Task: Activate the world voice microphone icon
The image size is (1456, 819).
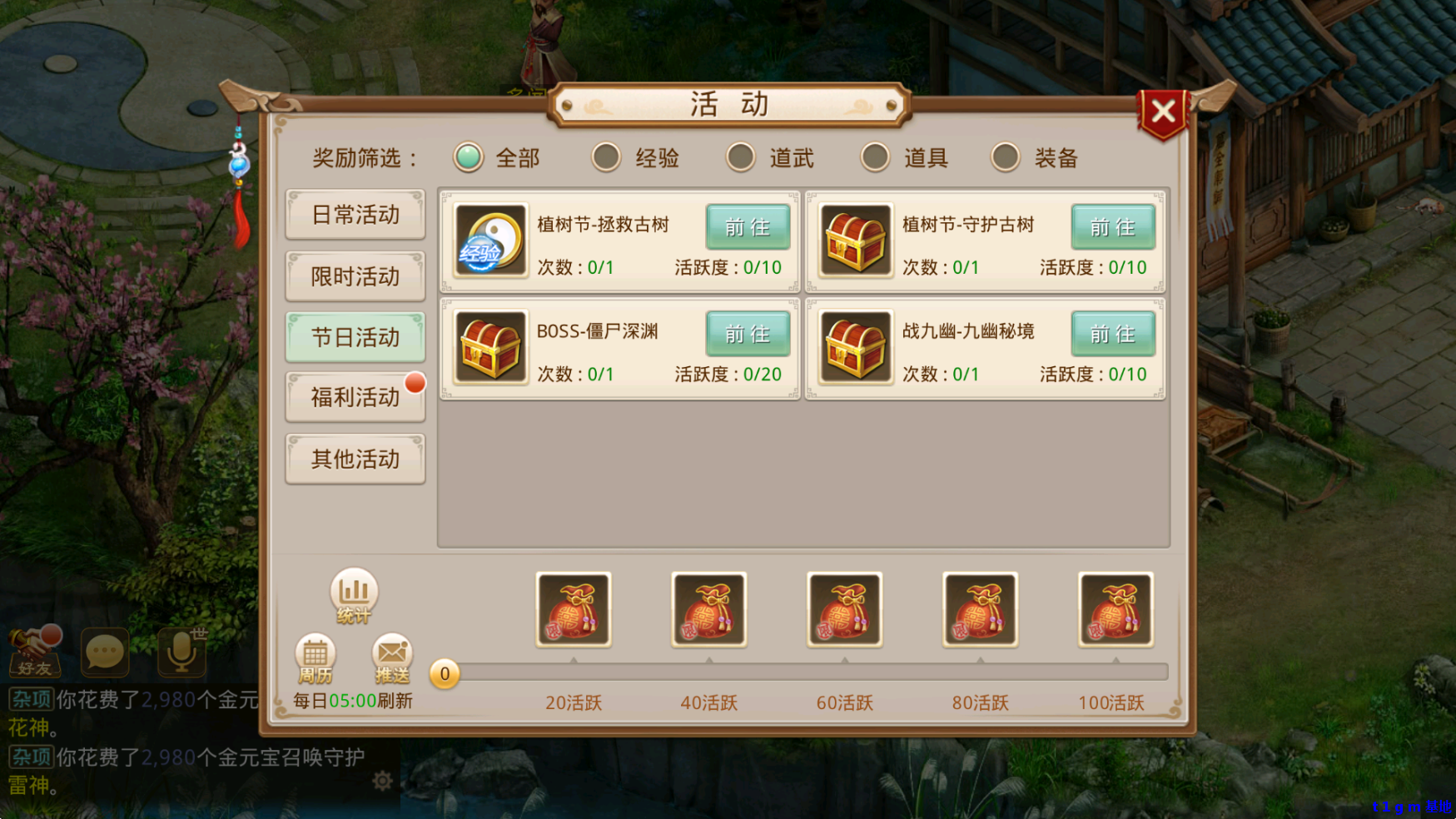Action: [x=181, y=653]
